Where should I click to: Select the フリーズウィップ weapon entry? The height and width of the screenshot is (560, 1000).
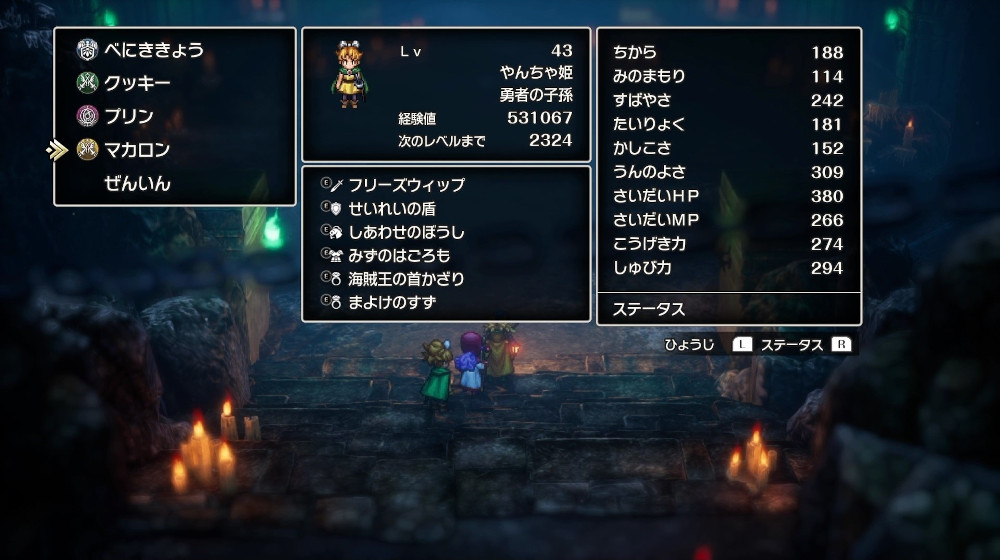click(406, 185)
